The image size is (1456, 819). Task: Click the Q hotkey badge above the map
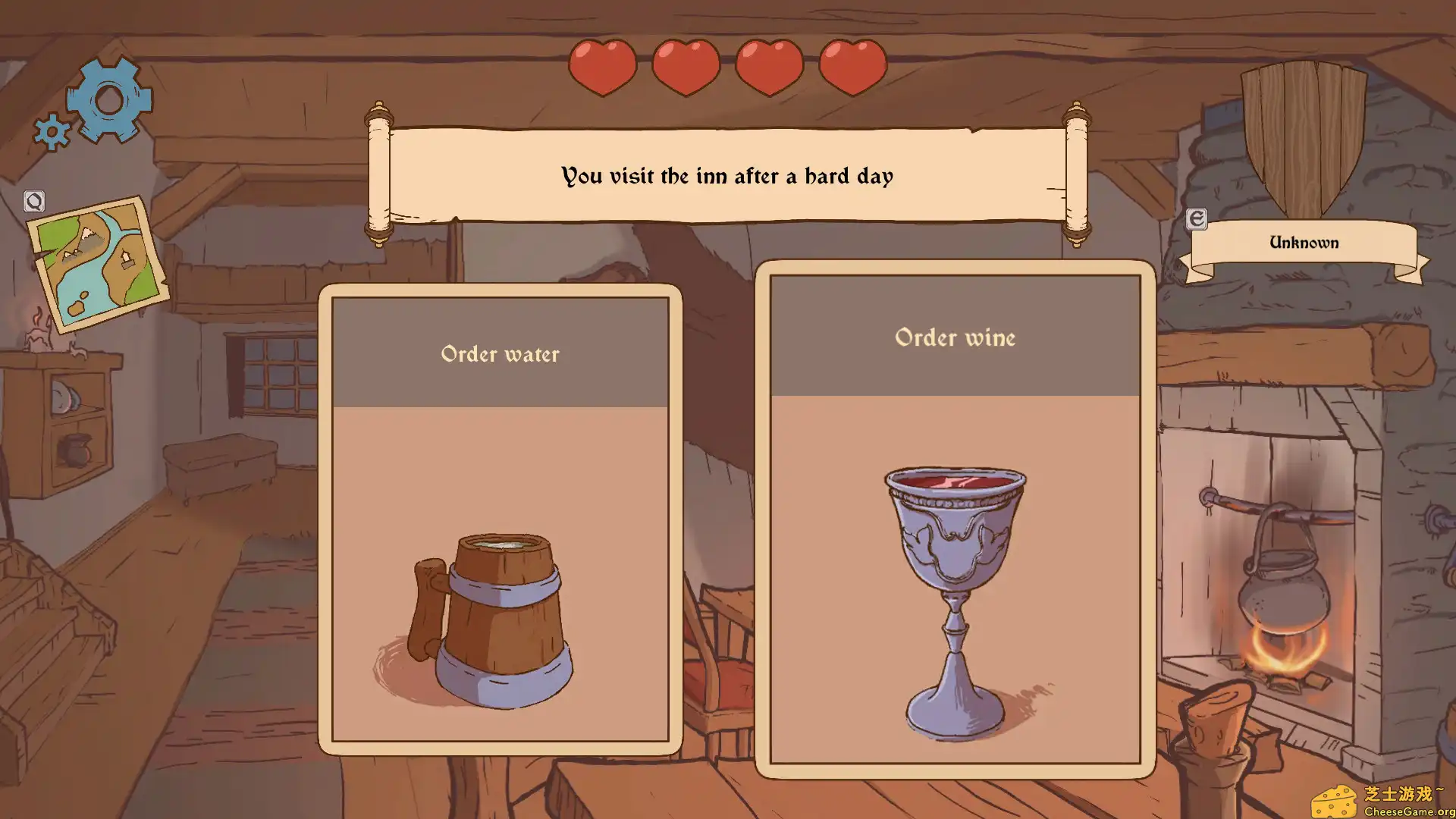[33, 201]
